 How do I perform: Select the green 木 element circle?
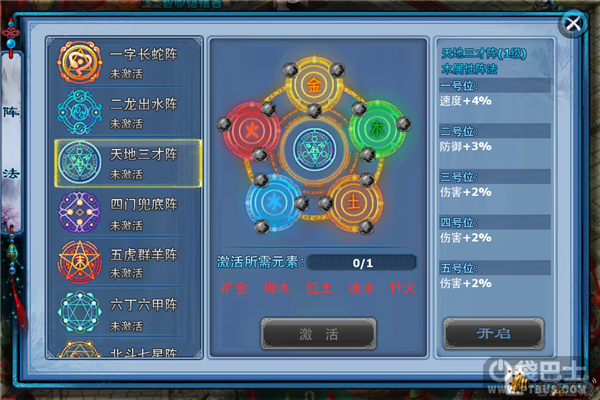[376, 129]
